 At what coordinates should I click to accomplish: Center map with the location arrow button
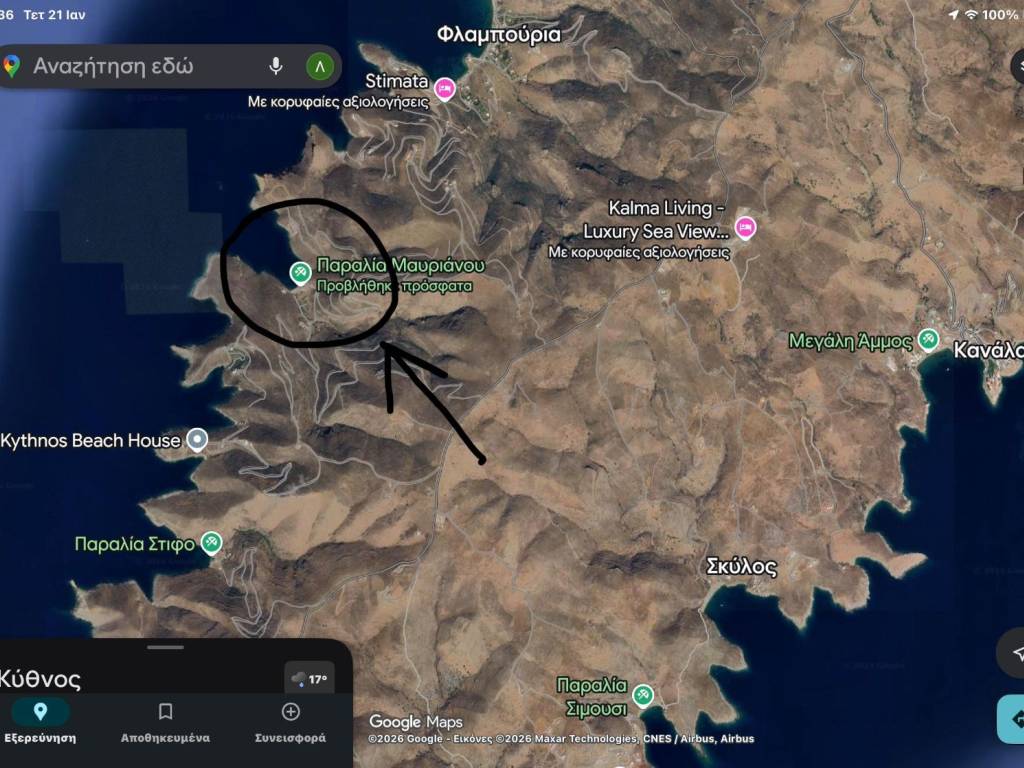pyautogui.click(x=1014, y=653)
